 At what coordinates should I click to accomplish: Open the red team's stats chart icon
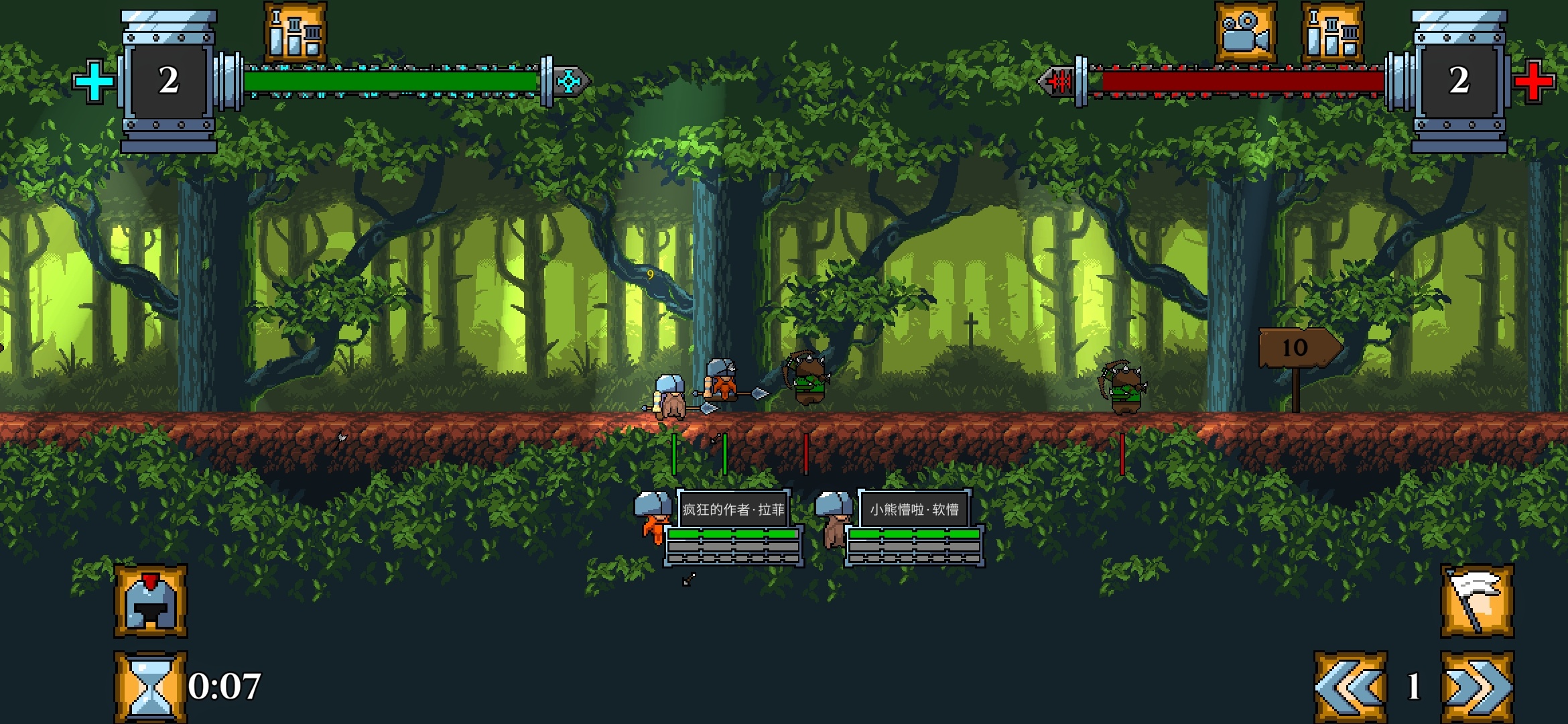coord(1332,33)
